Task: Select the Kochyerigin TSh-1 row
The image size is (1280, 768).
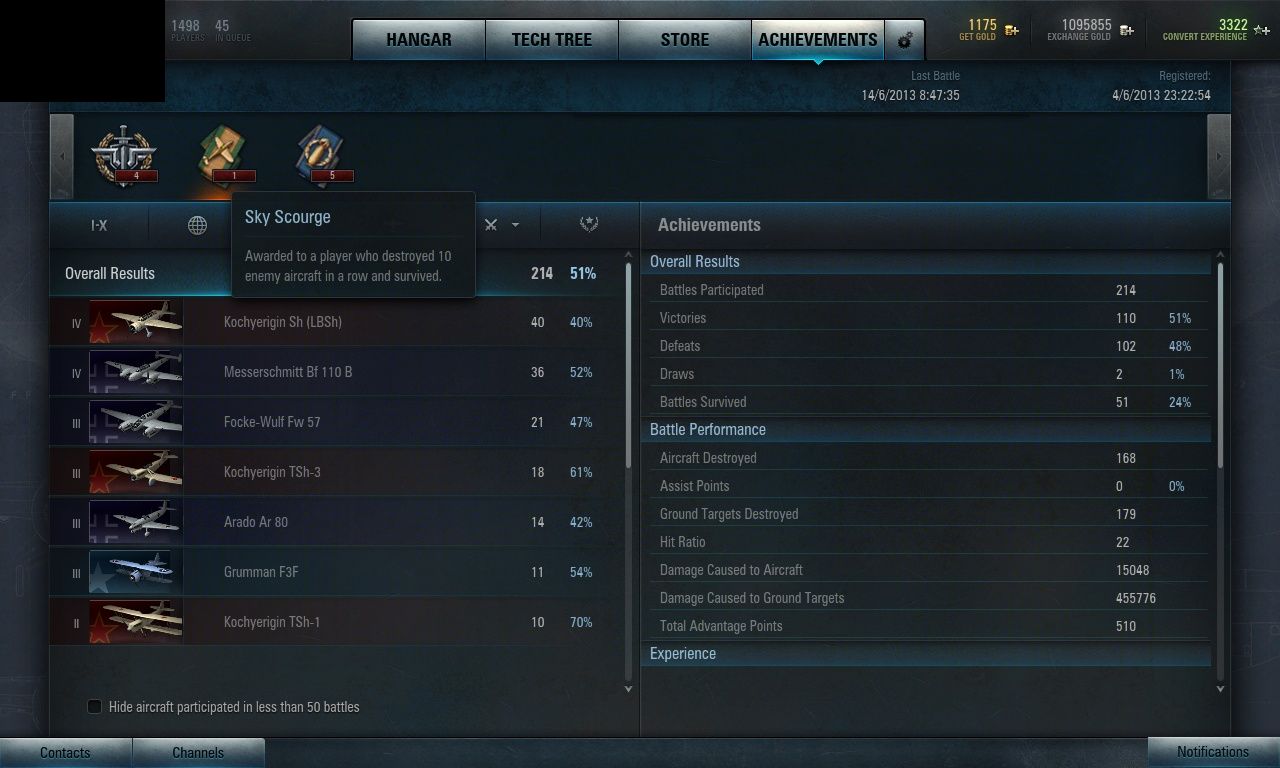Action: coord(338,622)
